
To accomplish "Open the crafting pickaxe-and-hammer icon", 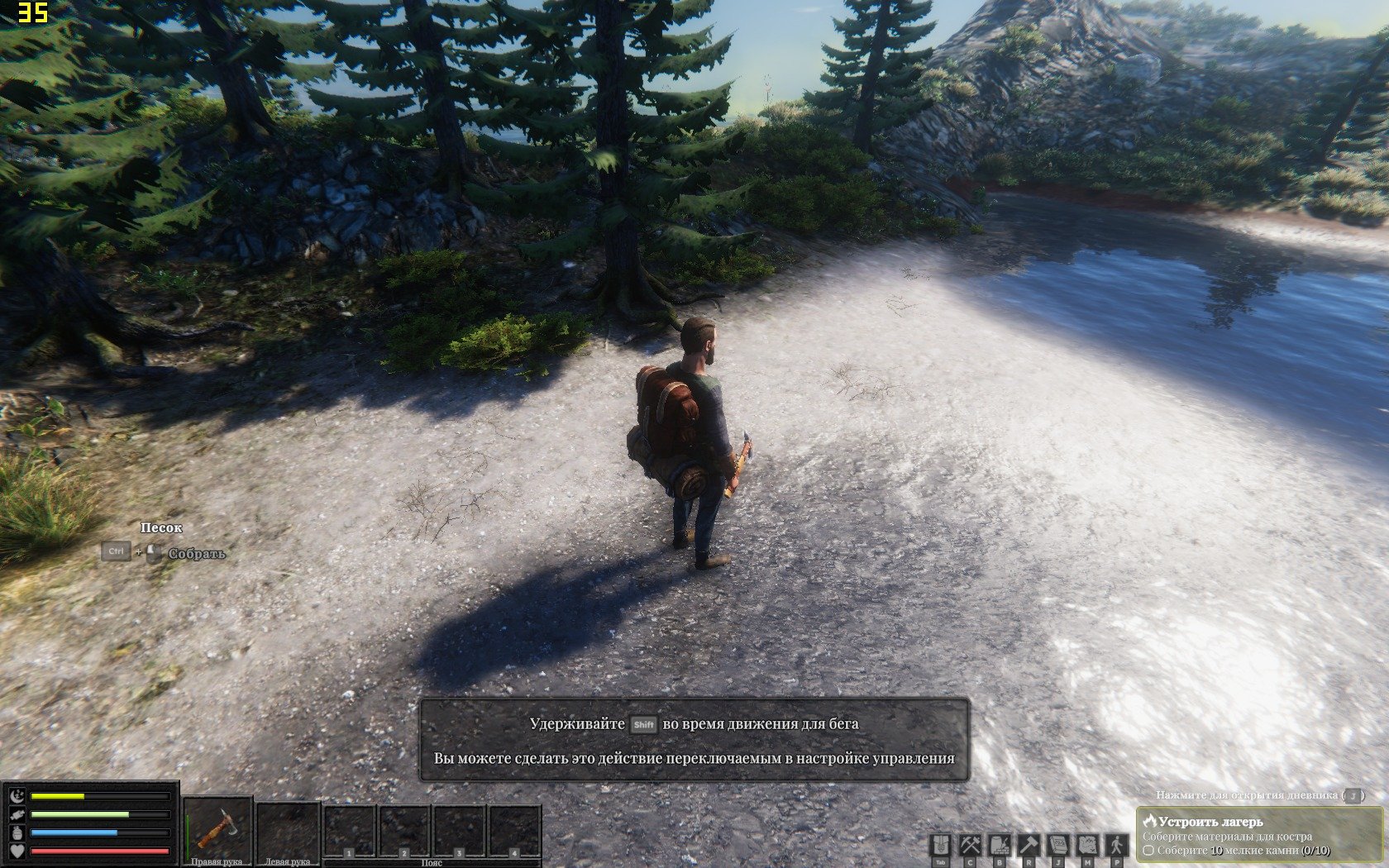I will 970,846.
